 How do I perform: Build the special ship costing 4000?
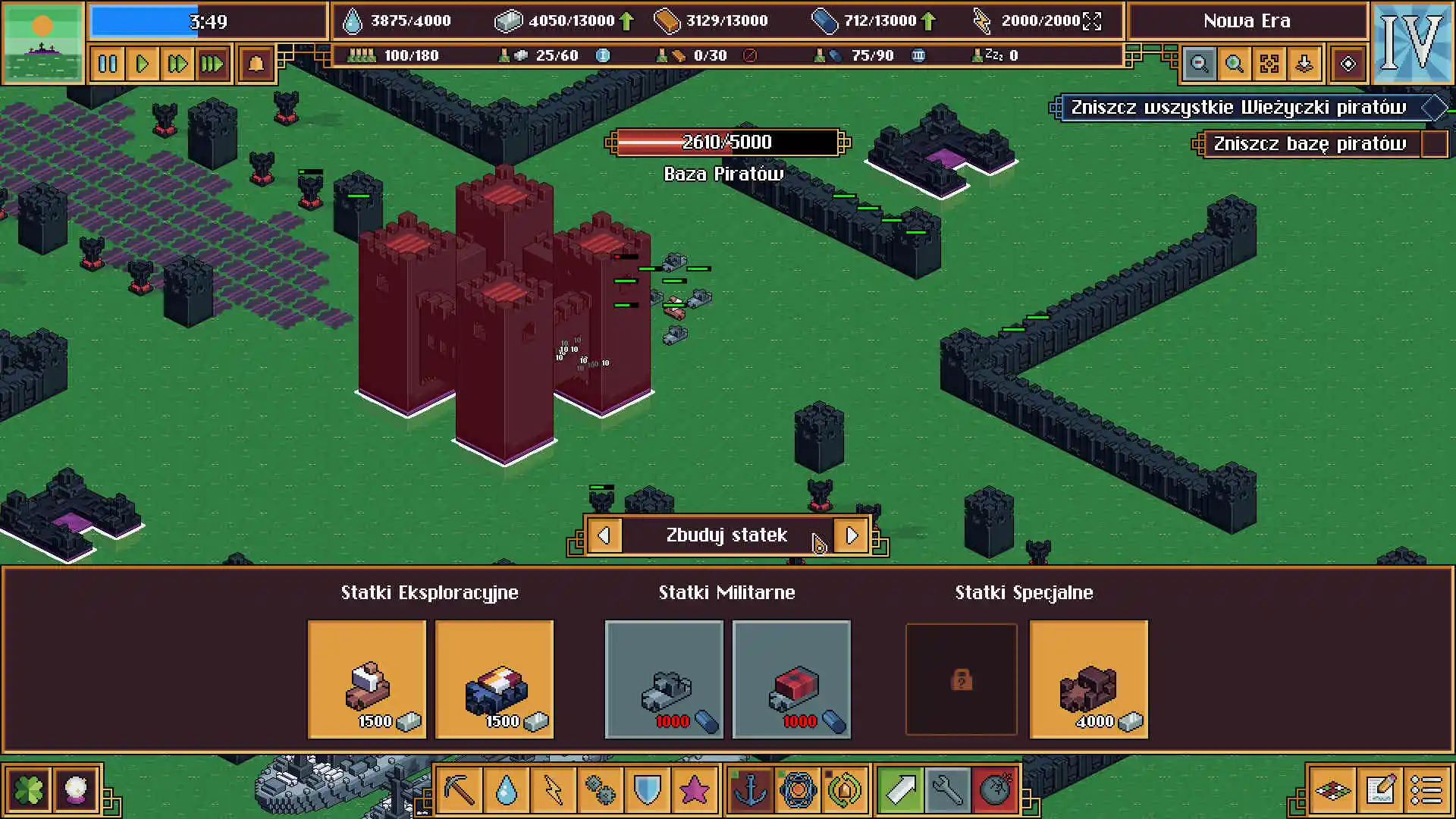(1088, 679)
